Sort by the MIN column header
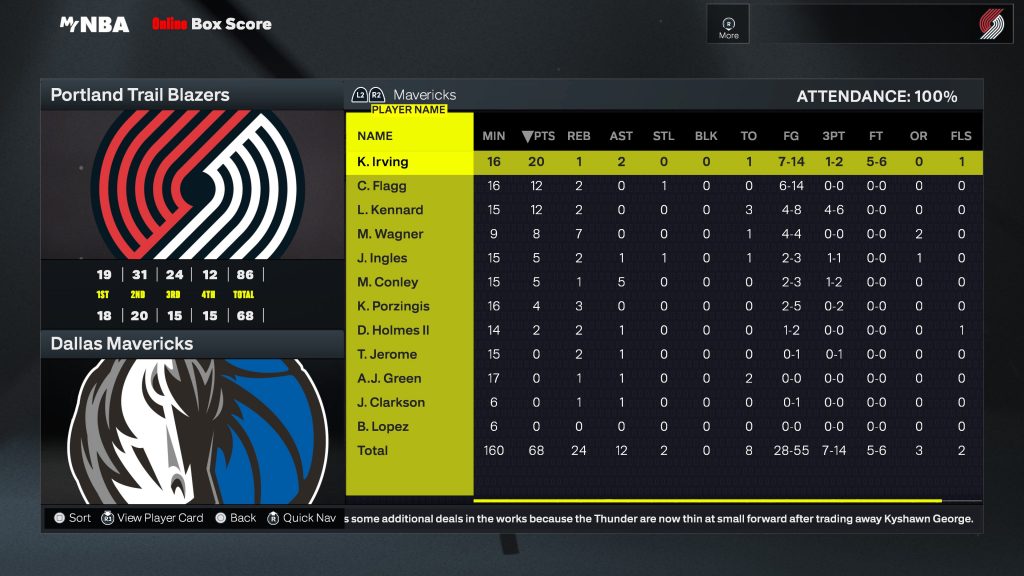This screenshot has height=576, width=1024. (x=494, y=136)
